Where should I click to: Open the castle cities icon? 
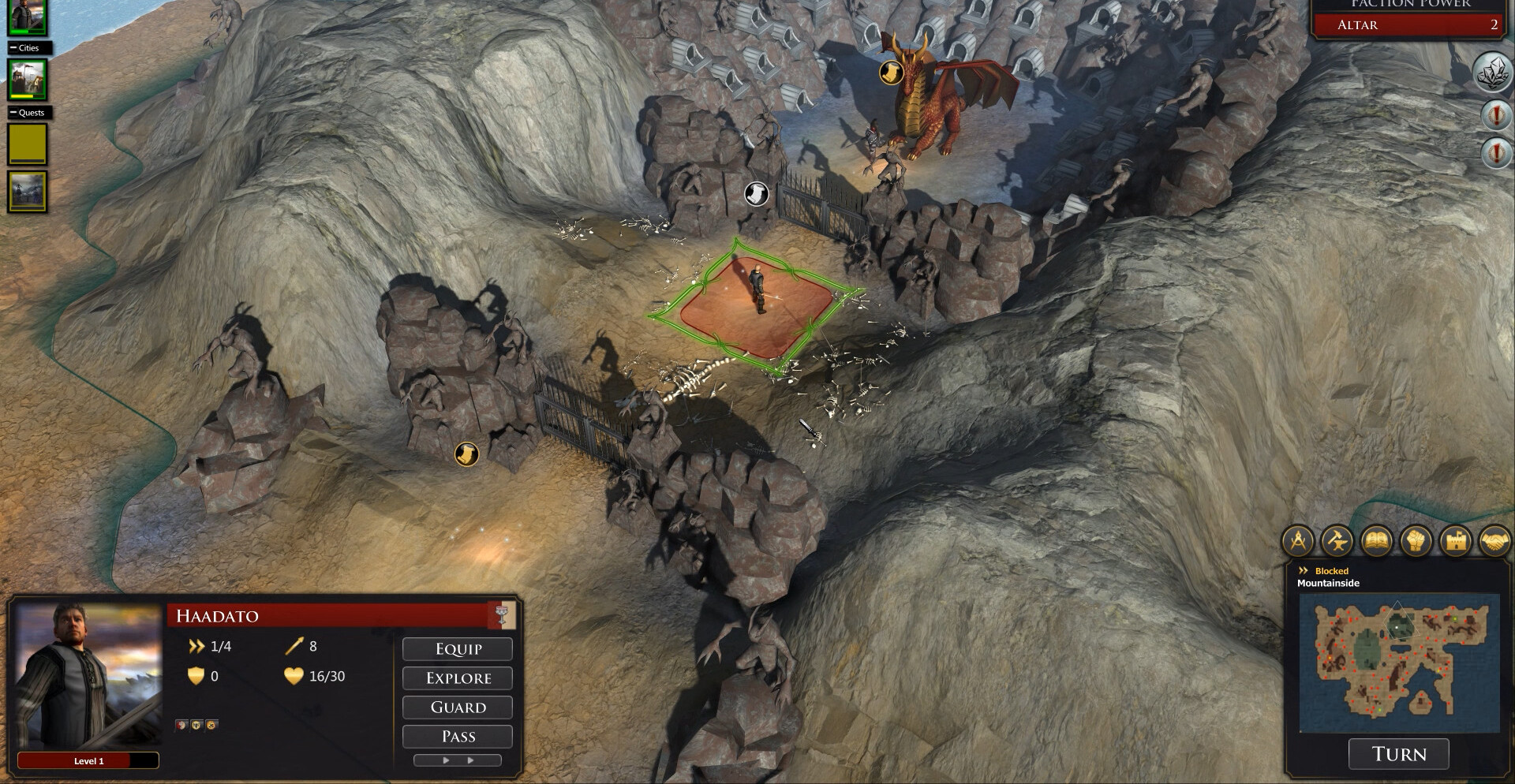point(1455,541)
